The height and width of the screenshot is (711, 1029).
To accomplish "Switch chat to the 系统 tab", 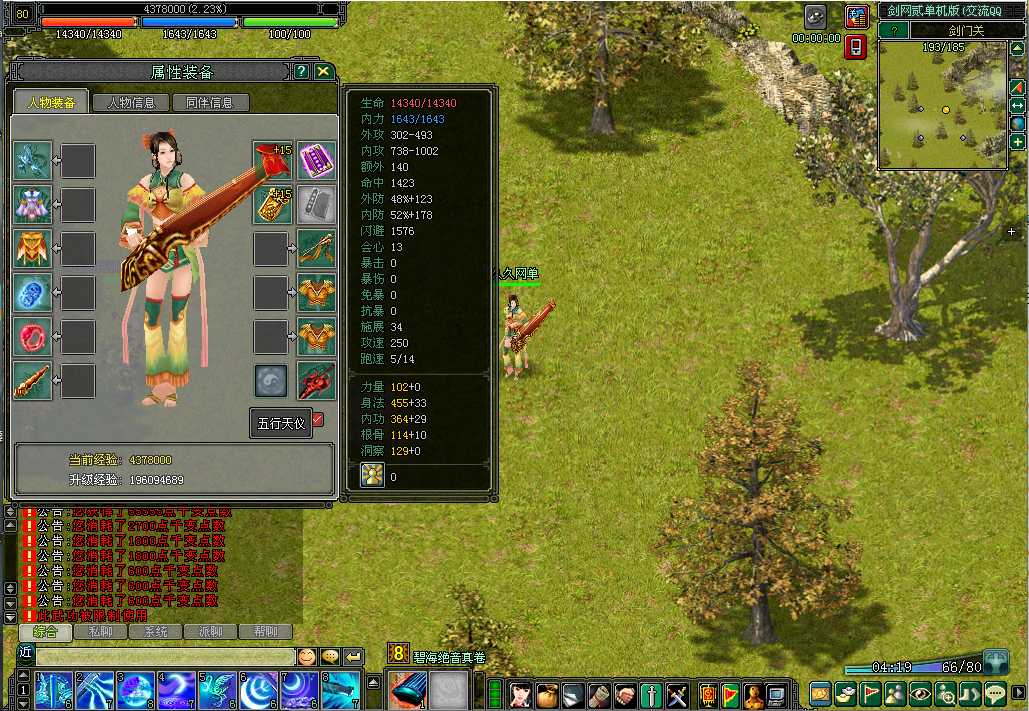I will pos(155,632).
